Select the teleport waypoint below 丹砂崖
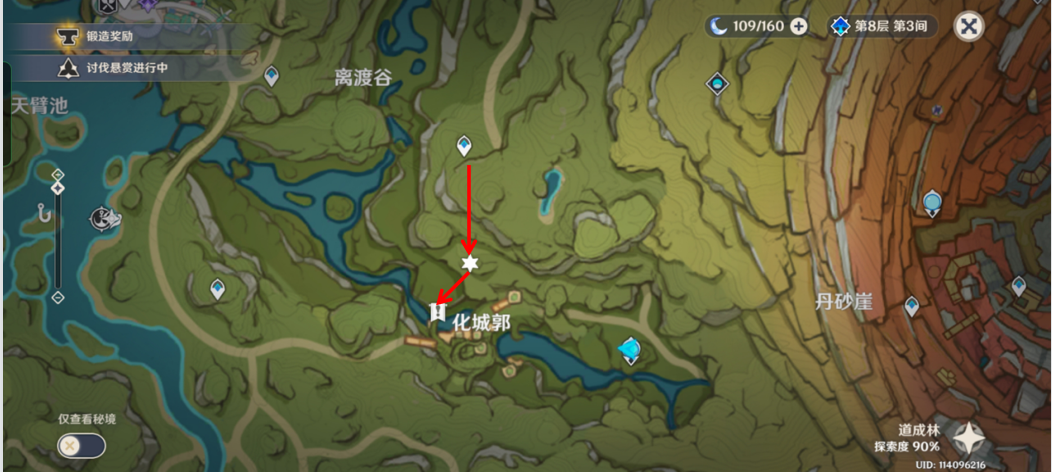Viewport: 1052px width, 472px height. pyautogui.click(x=911, y=306)
